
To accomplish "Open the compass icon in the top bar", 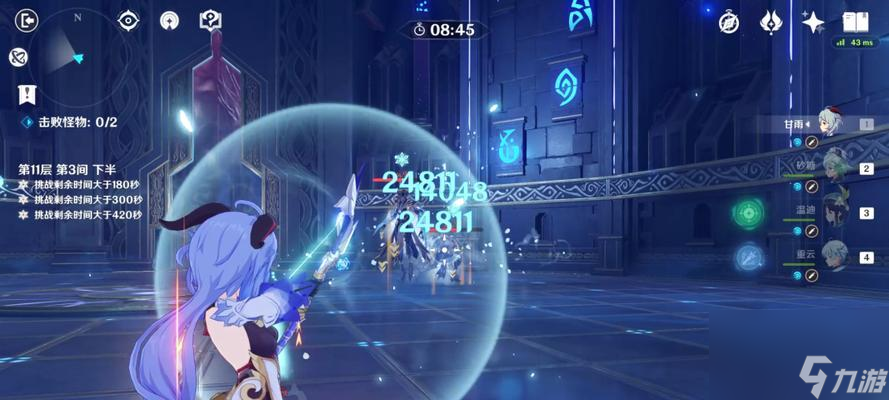I will point(730,21).
